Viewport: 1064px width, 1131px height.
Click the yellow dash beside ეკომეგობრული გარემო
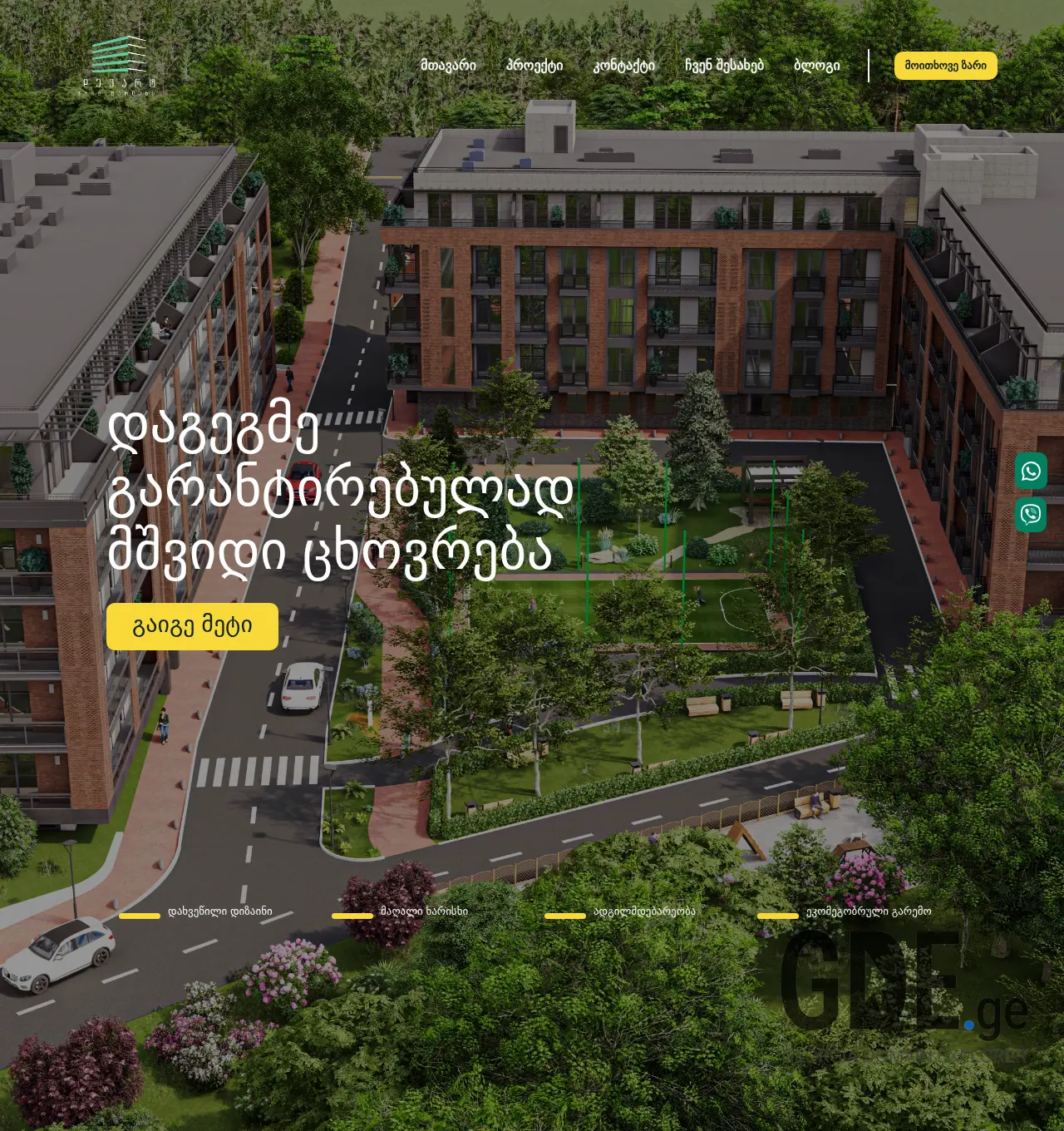click(780, 916)
